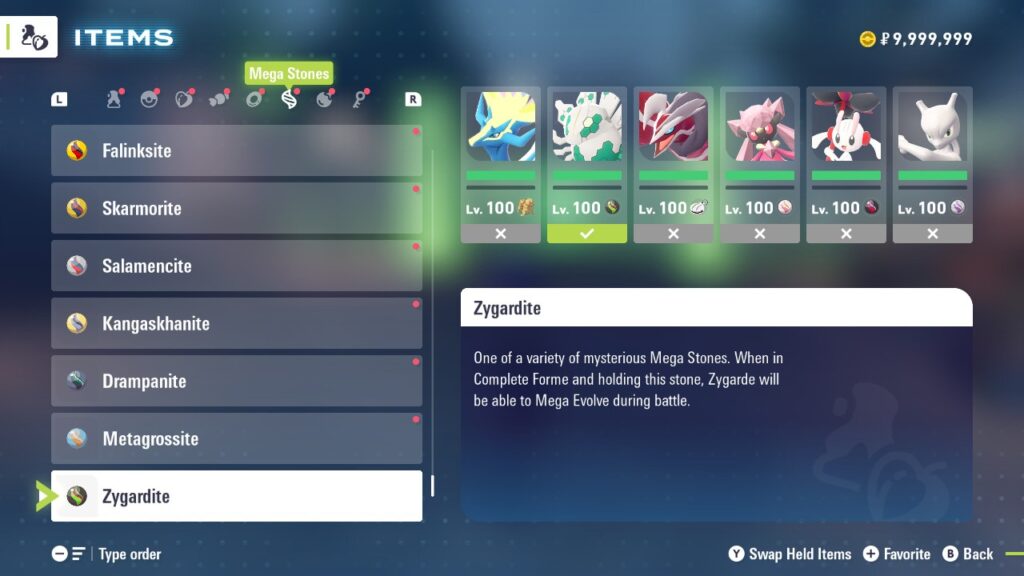Select the Mega Stones DNA tab
1024x576 pixels.
289,99
